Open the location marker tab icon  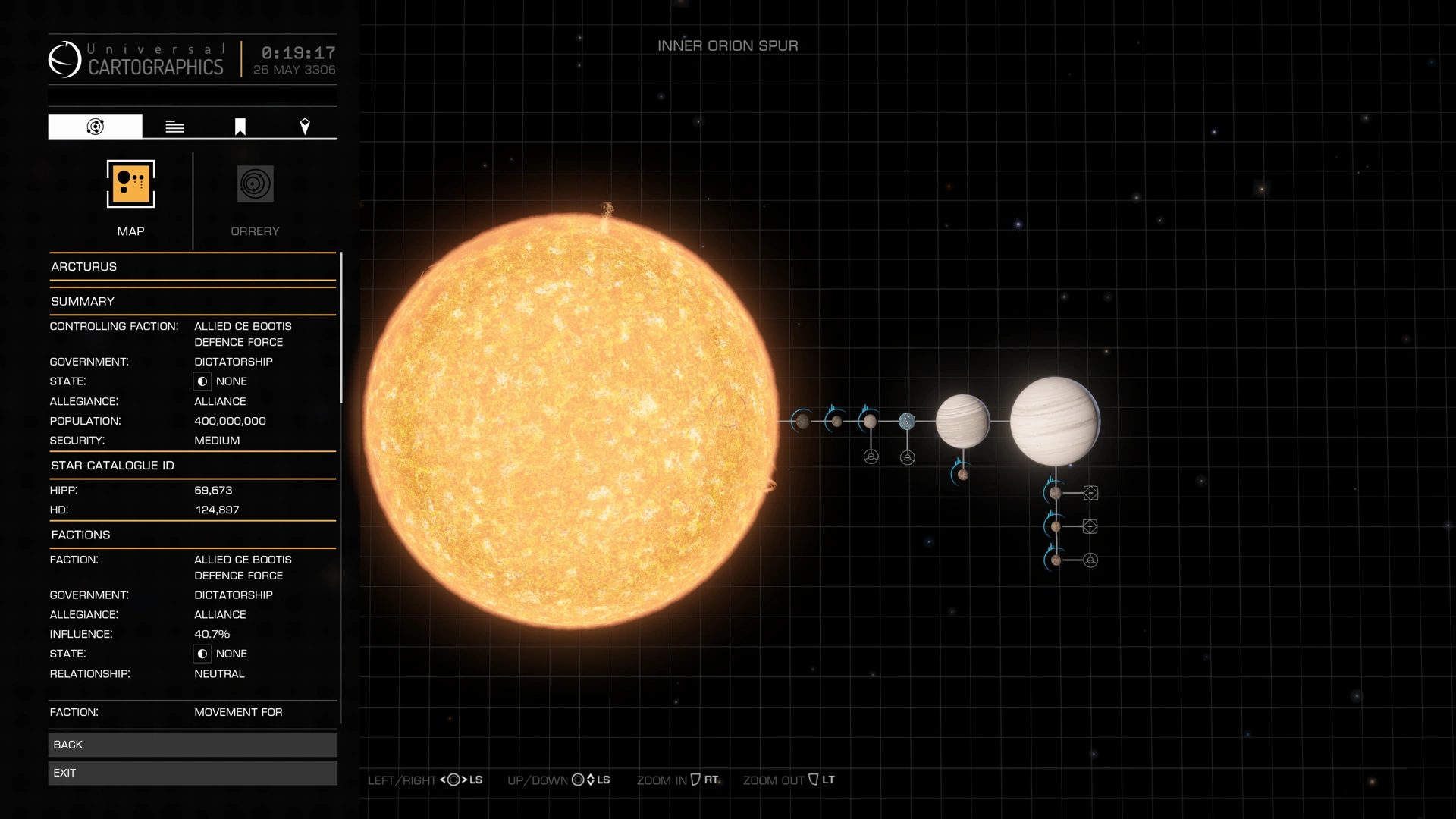306,126
